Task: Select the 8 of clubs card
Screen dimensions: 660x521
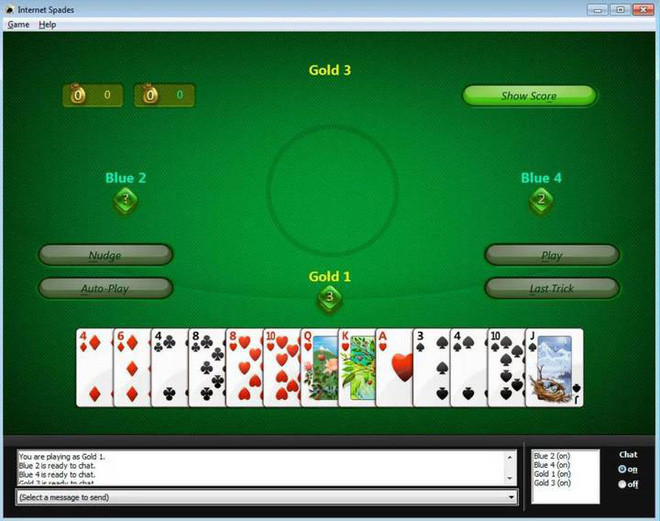Action: click(x=206, y=368)
